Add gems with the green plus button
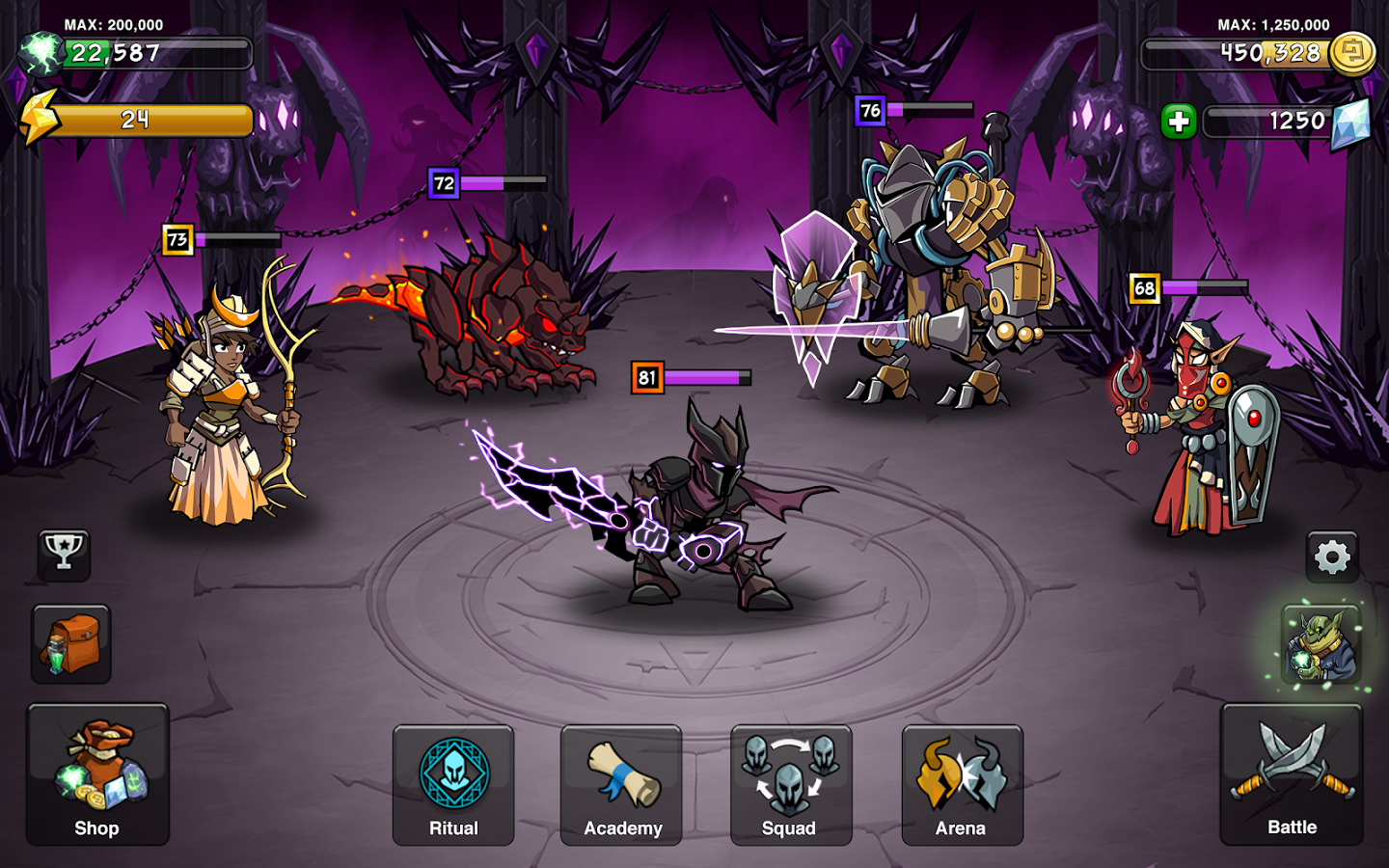 pyautogui.click(x=1178, y=122)
